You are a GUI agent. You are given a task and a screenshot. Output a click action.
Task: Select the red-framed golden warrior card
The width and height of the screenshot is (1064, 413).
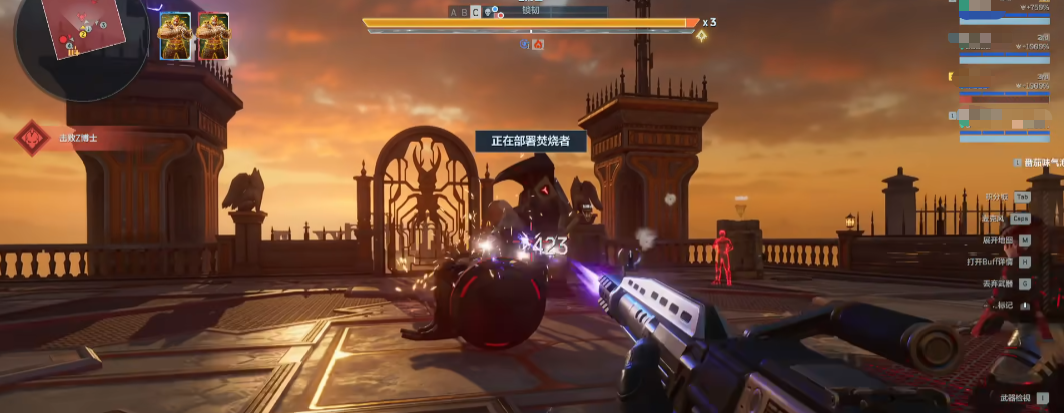(x=213, y=36)
